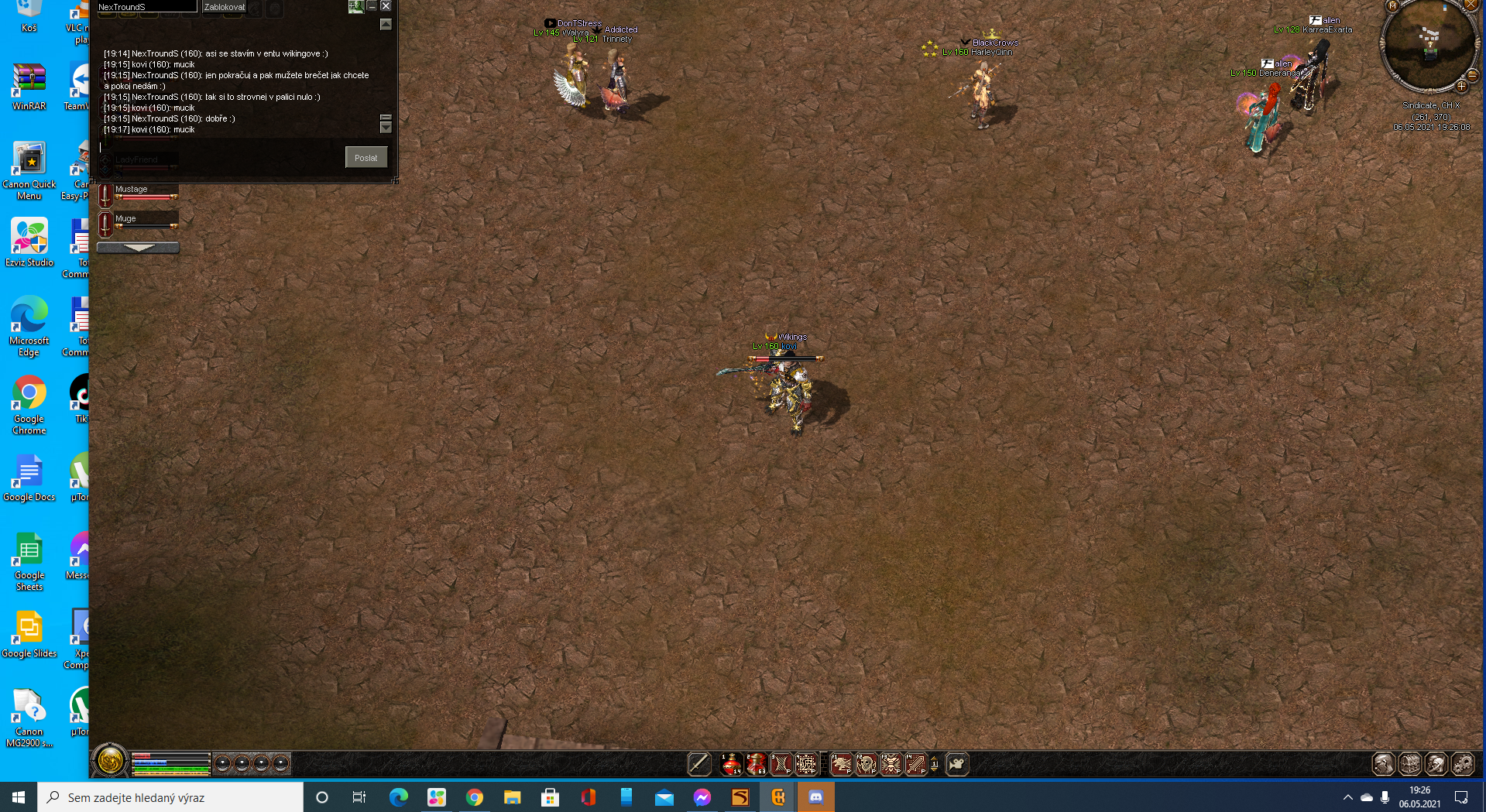Expand the party list with the down arrow
Viewport: 1486px width, 812px height.
pyautogui.click(x=139, y=248)
